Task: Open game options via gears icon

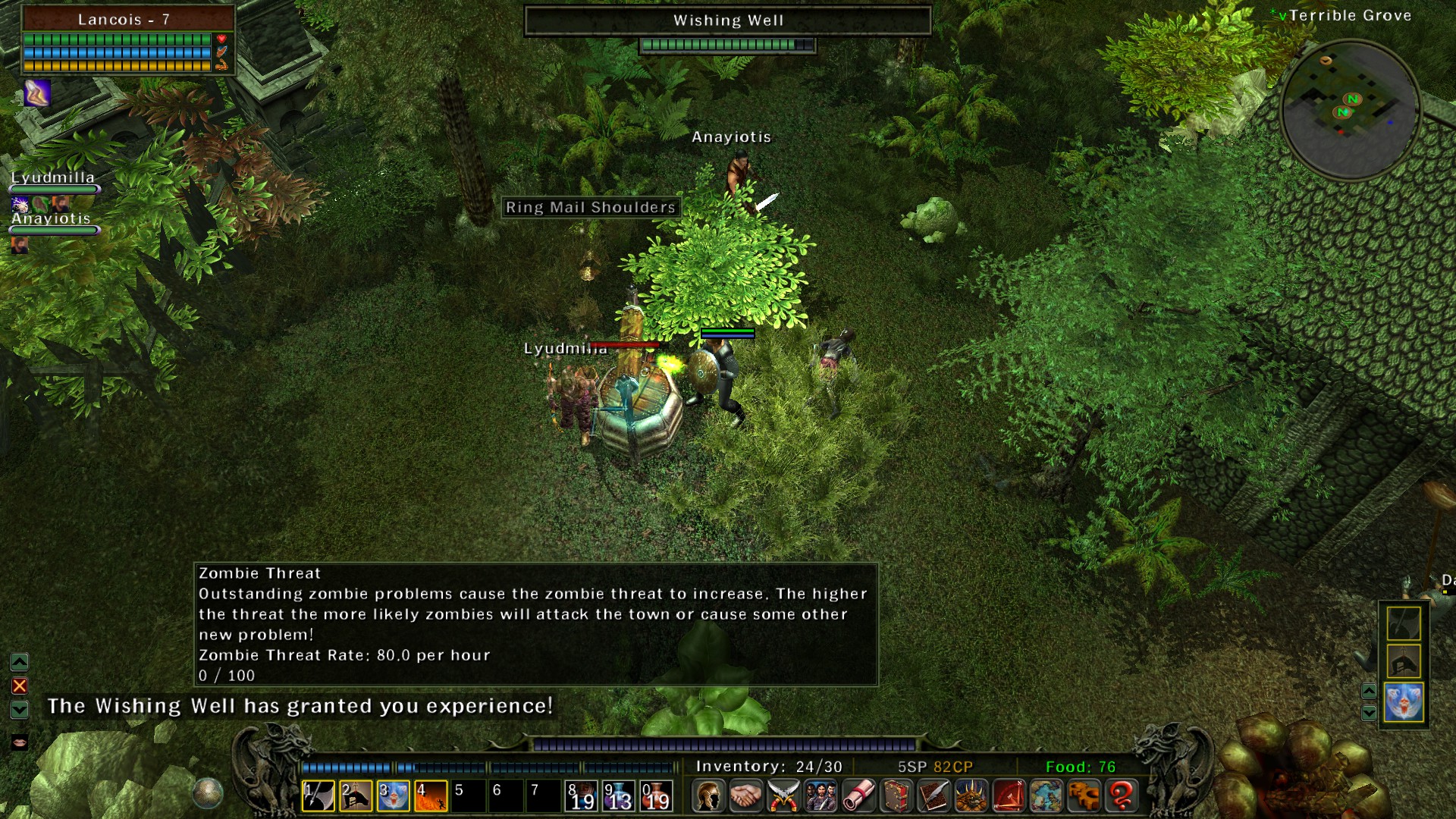Action: pos(1084,796)
